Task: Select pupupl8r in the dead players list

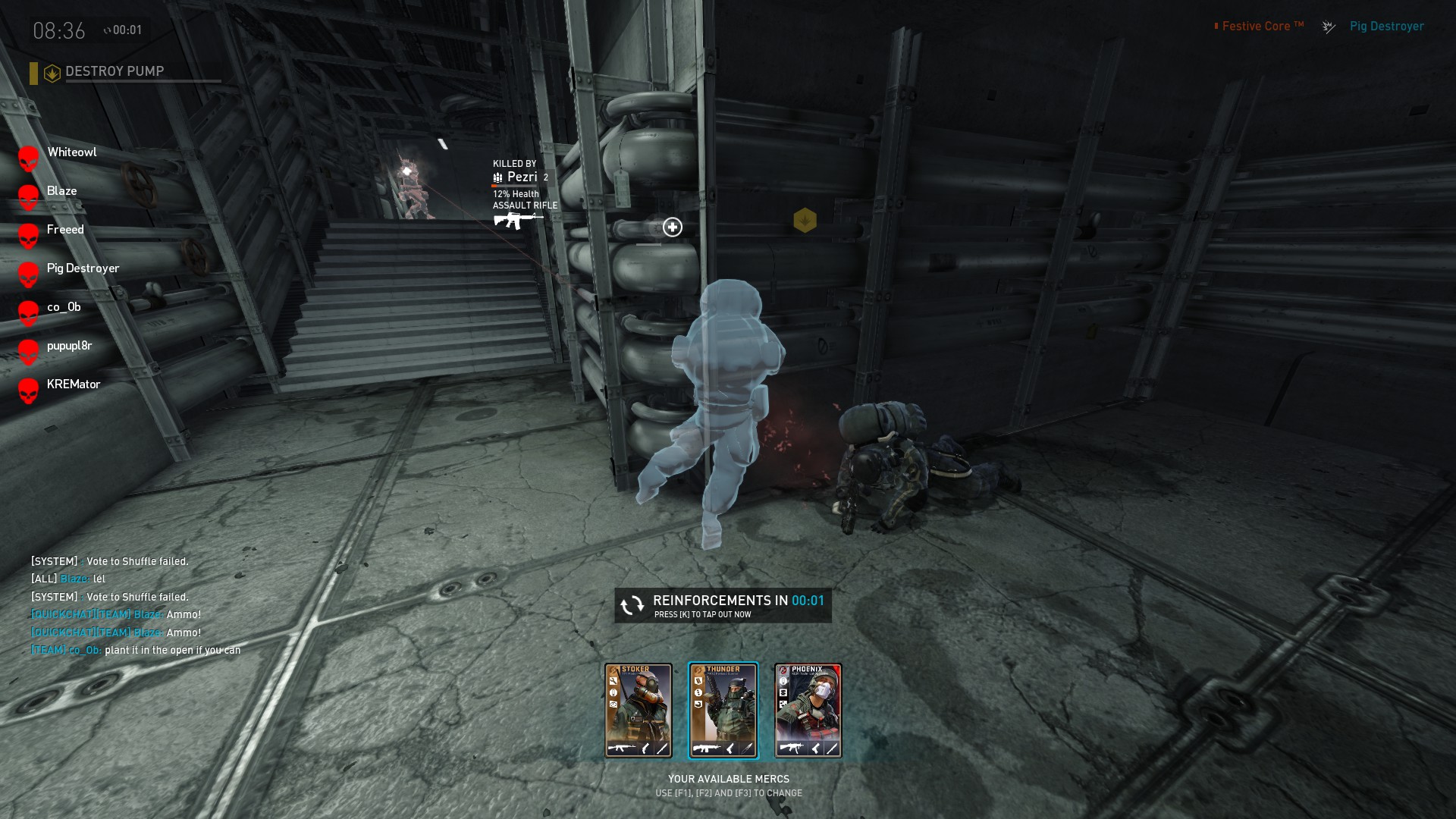Action: click(69, 346)
